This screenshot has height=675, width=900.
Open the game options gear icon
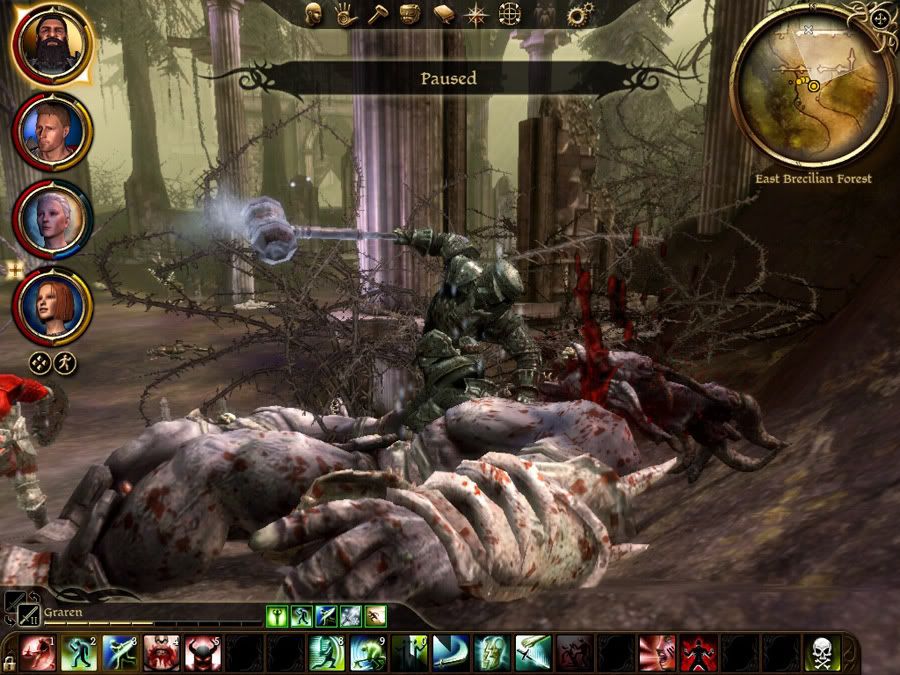coord(576,14)
